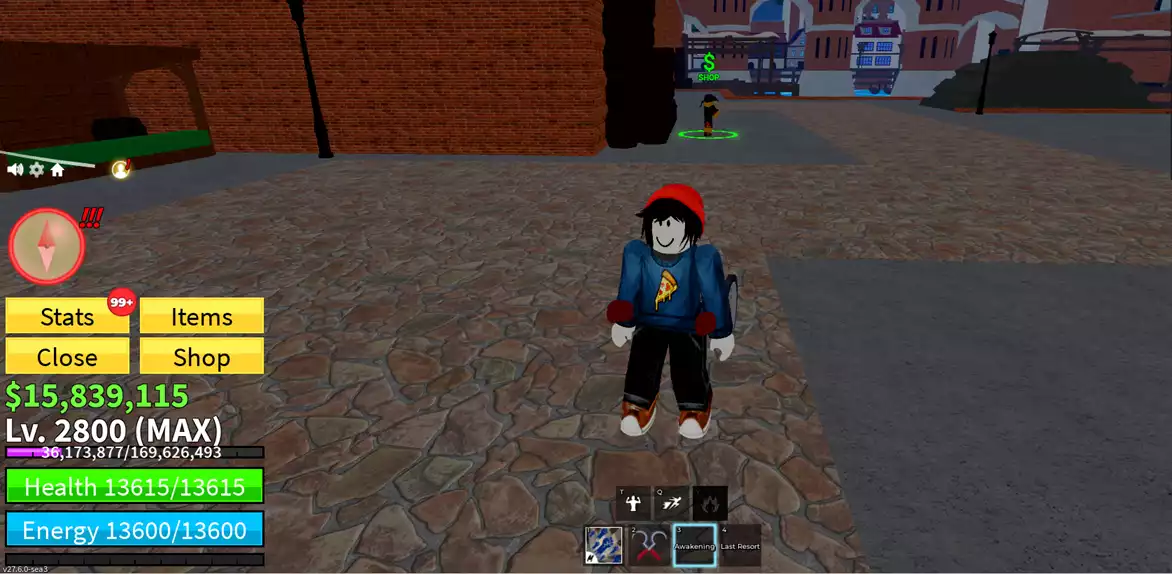
Task: Choose the Last Resort hotbar slot
Action: tap(740, 545)
